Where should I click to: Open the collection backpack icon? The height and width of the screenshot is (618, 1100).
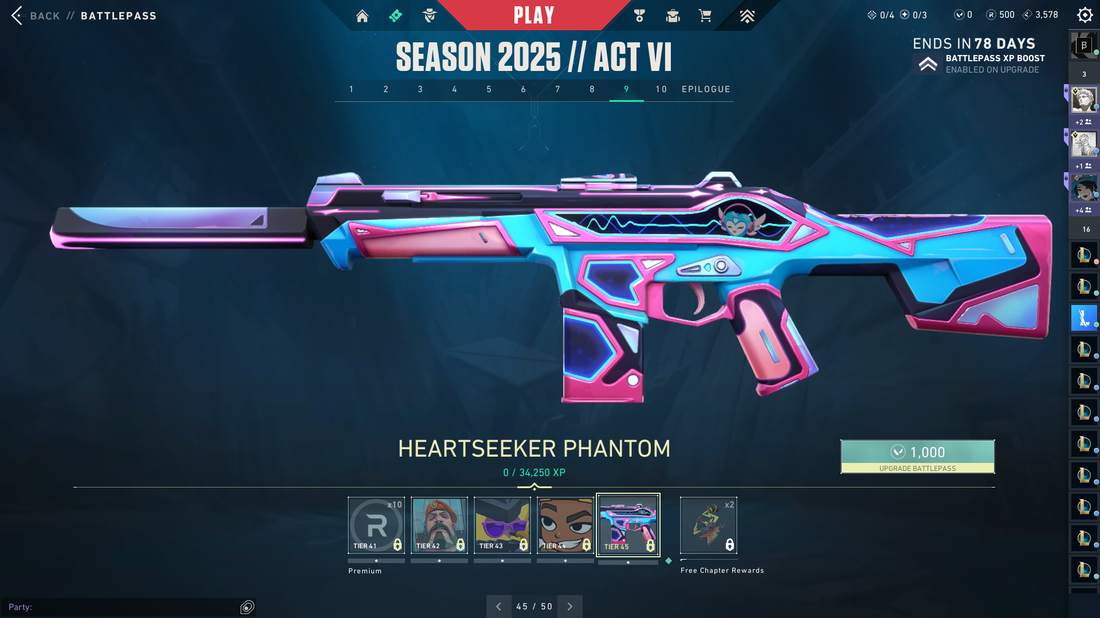point(673,16)
